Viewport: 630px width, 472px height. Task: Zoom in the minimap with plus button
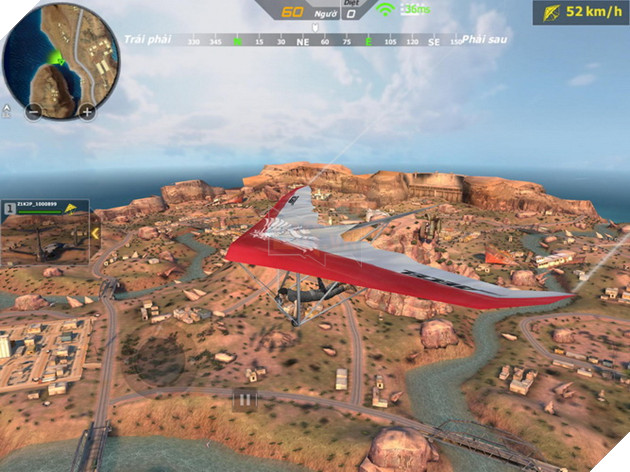[x=87, y=112]
